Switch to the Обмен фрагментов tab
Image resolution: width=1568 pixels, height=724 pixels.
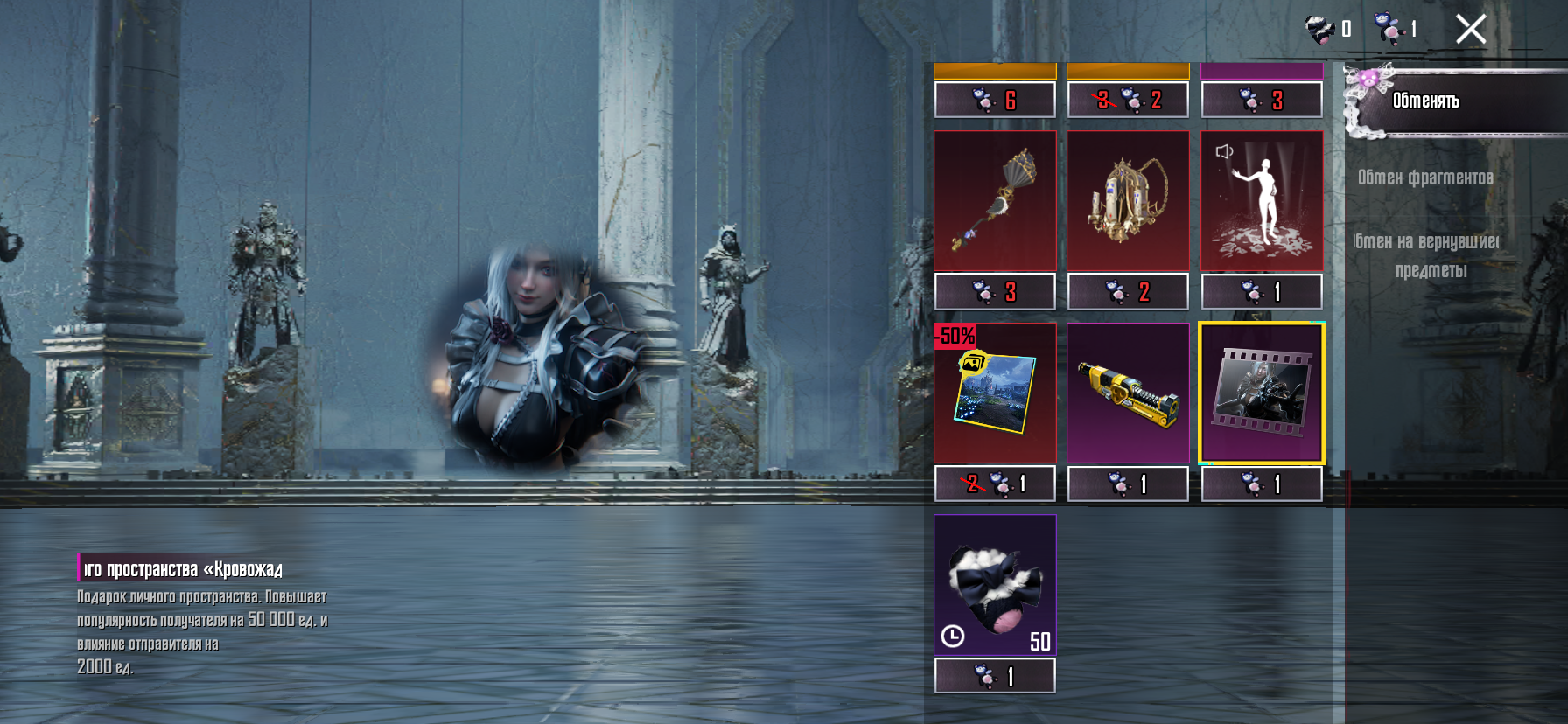click(x=1425, y=178)
